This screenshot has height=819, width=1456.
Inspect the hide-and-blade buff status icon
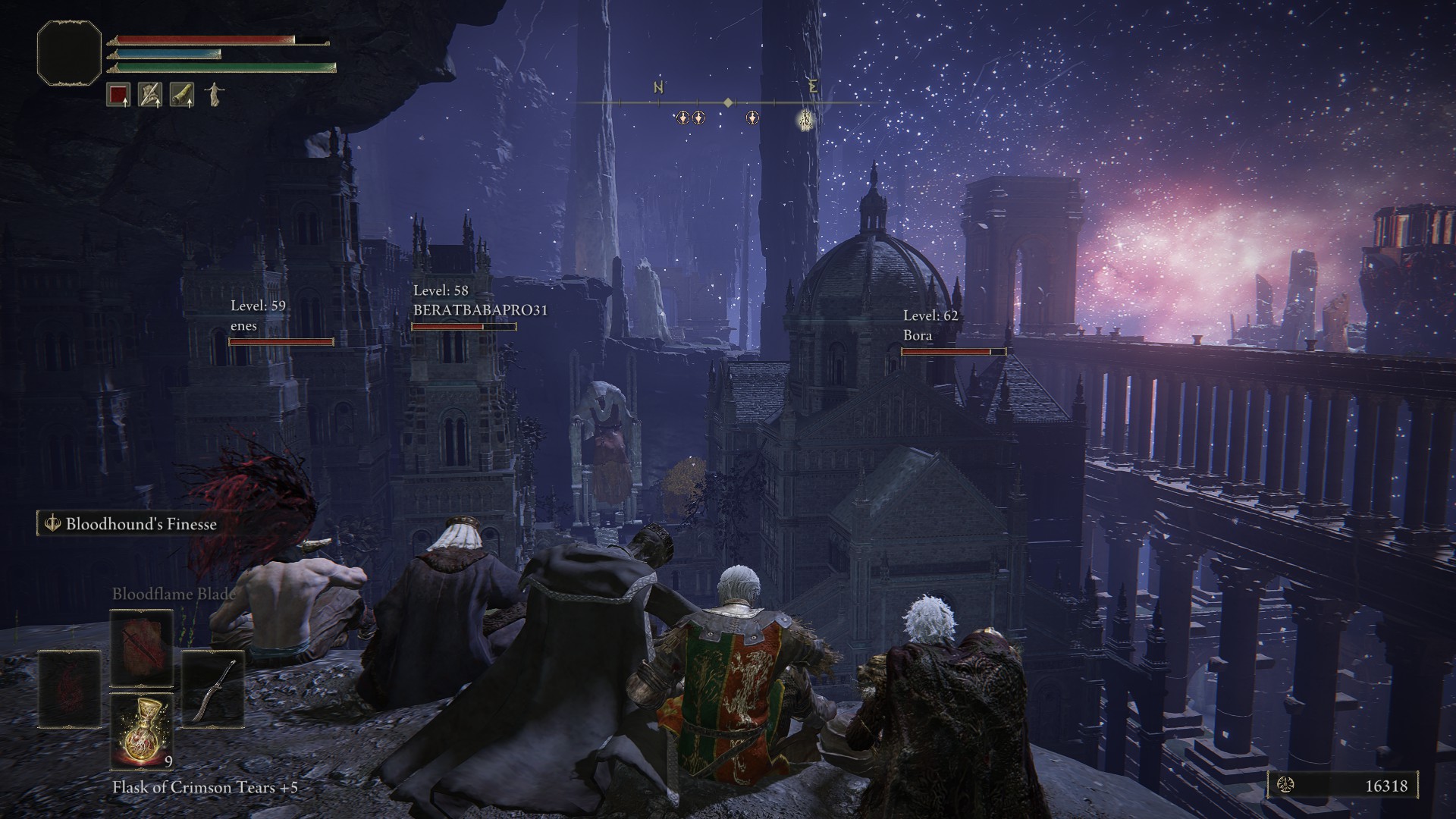150,95
